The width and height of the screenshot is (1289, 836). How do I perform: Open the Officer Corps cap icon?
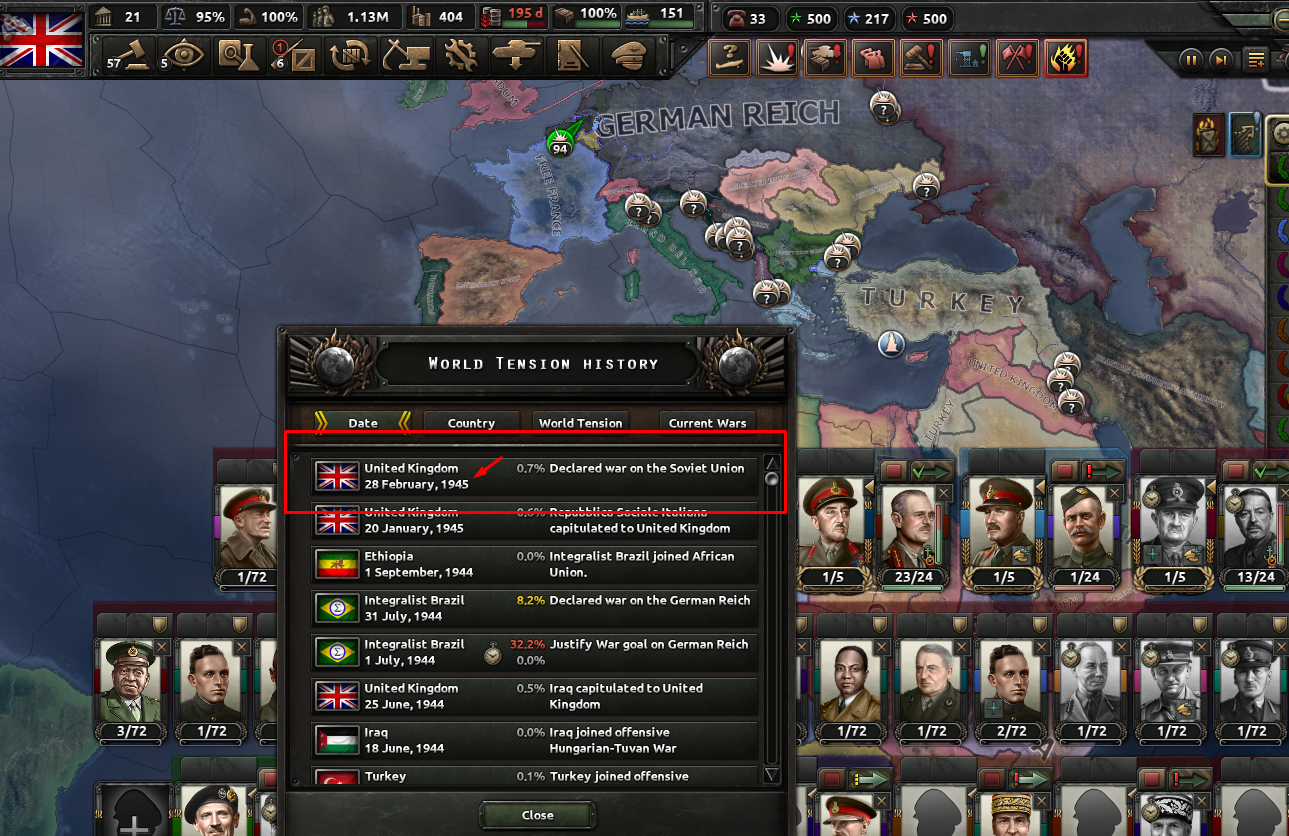click(626, 57)
